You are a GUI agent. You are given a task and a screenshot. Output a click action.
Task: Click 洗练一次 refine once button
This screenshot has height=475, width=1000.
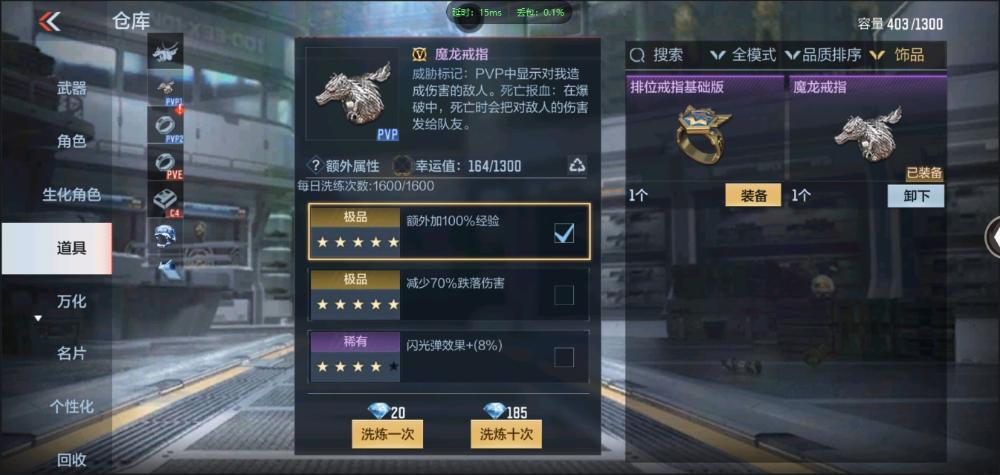click(387, 434)
